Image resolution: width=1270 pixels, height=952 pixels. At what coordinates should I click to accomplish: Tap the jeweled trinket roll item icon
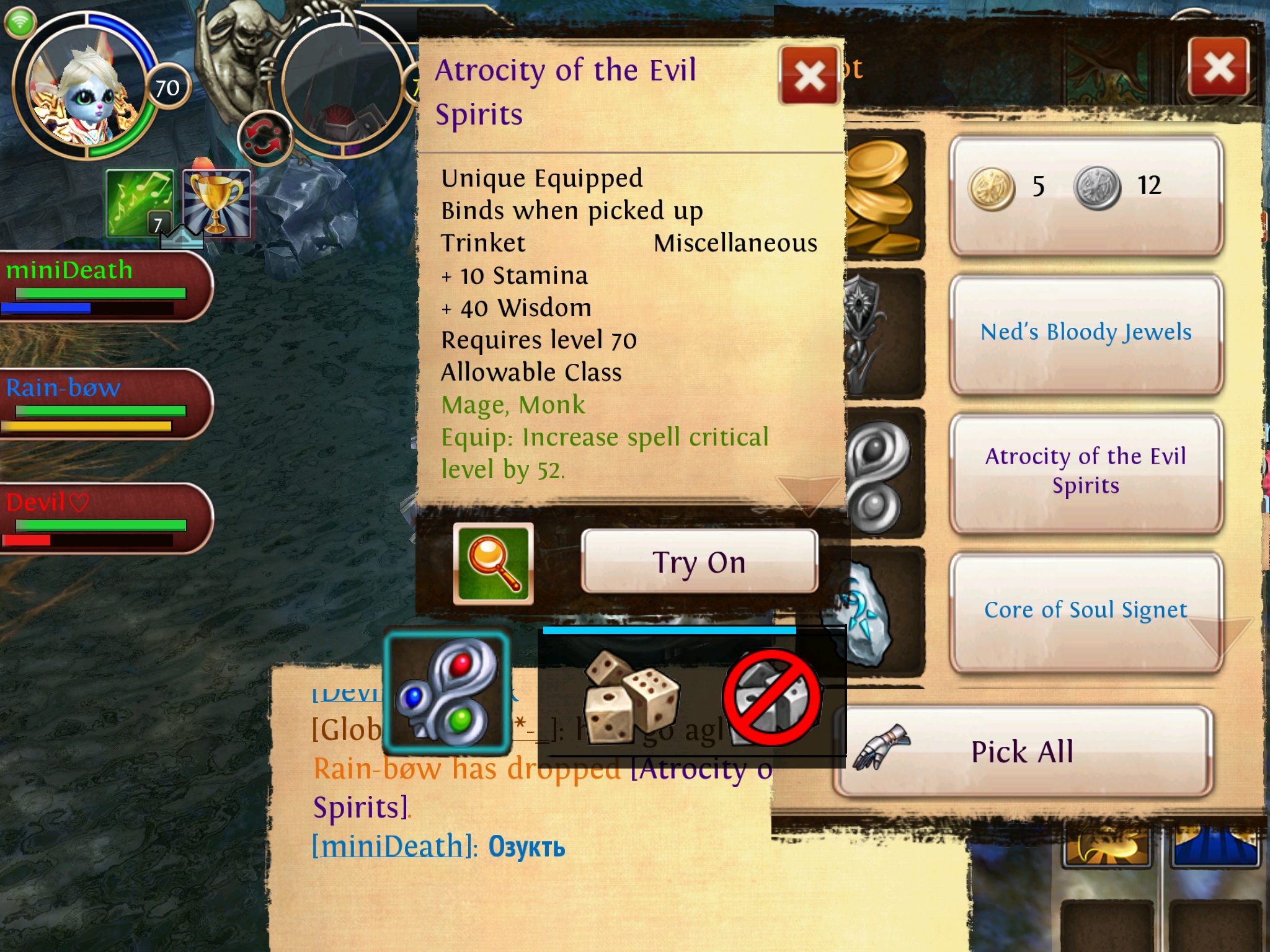[x=446, y=691]
